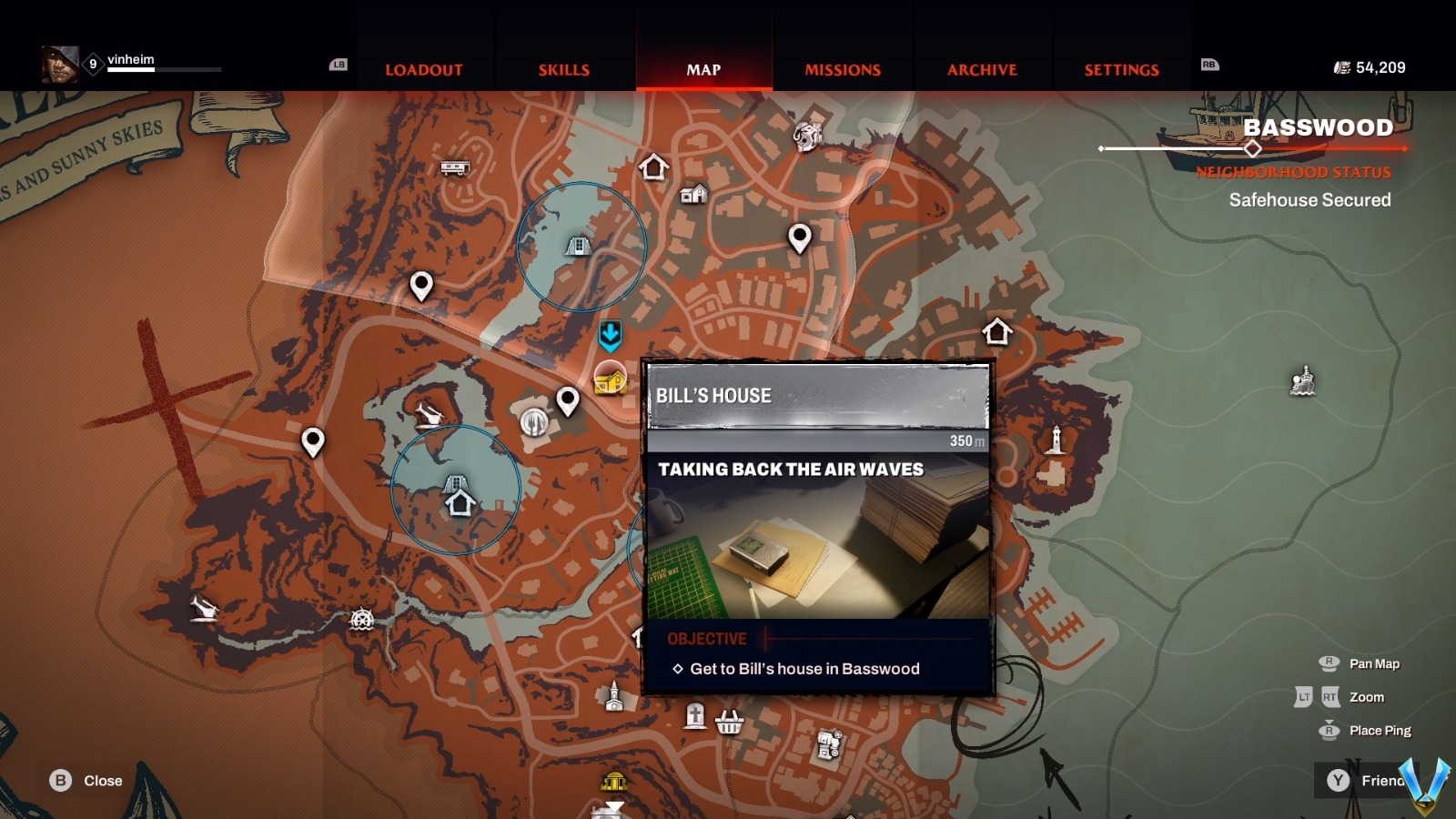The image size is (1456, 819).
Task: Choose the fork and plate restaurant marker
Action: pyautogui.click(x=534, y=421)
